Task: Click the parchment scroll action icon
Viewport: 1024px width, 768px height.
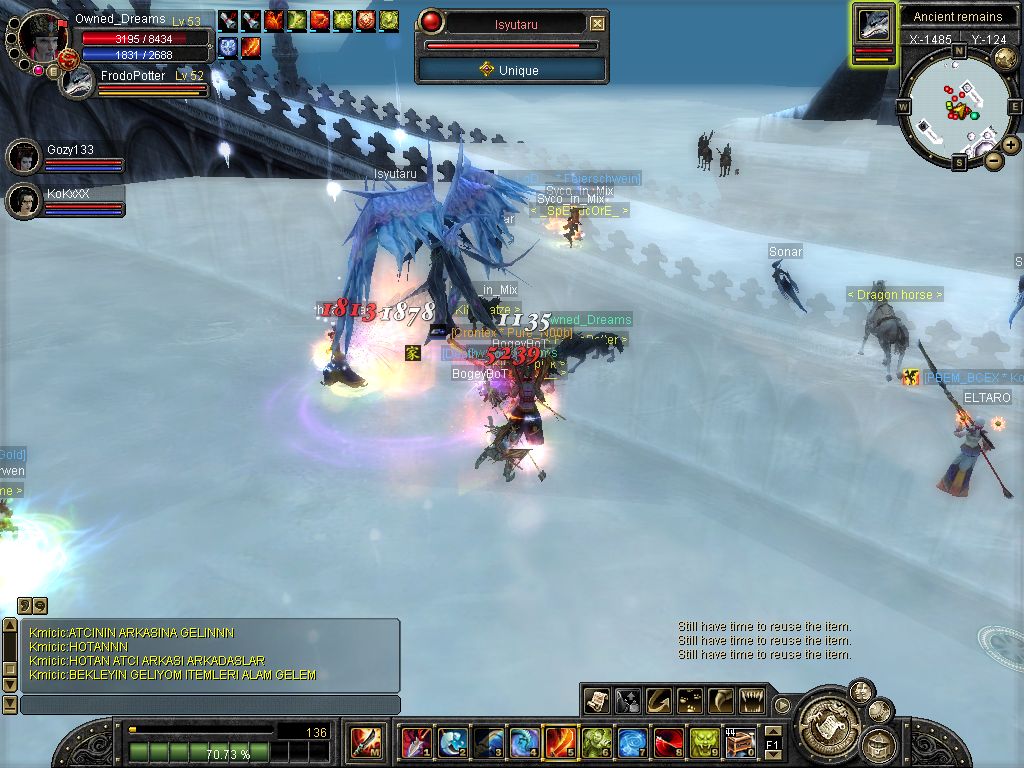Action: [597, 700]
